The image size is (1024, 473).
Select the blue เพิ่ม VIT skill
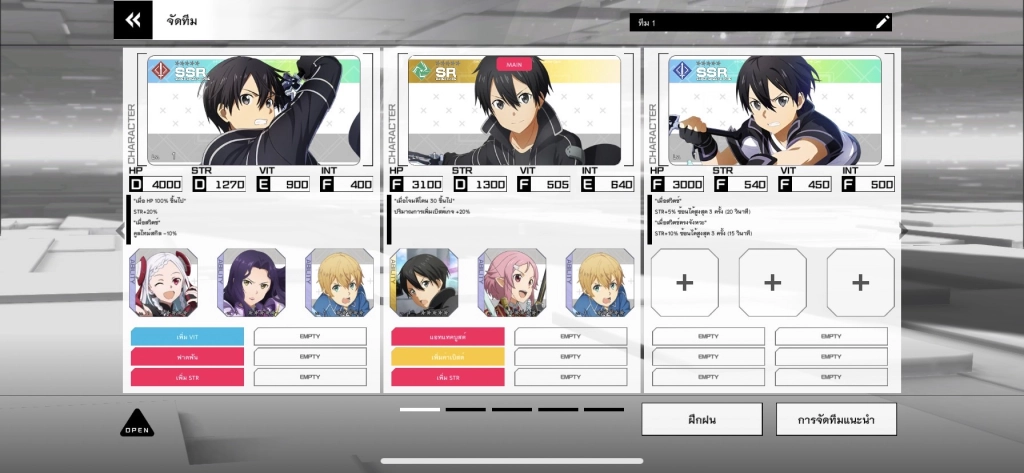point(187,336)
